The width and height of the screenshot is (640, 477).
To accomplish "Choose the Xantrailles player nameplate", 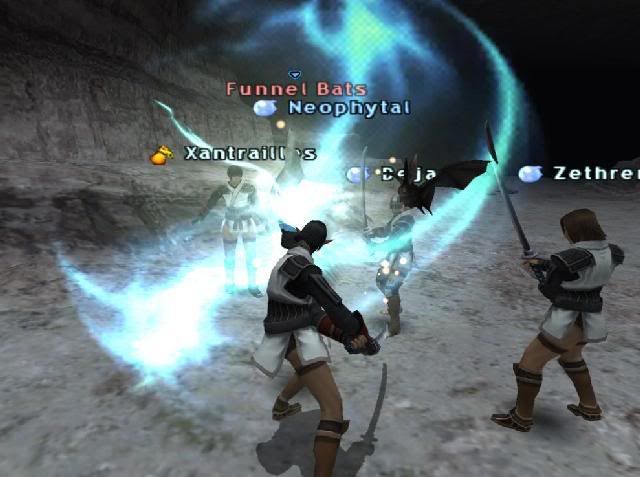I will [249, 154].
